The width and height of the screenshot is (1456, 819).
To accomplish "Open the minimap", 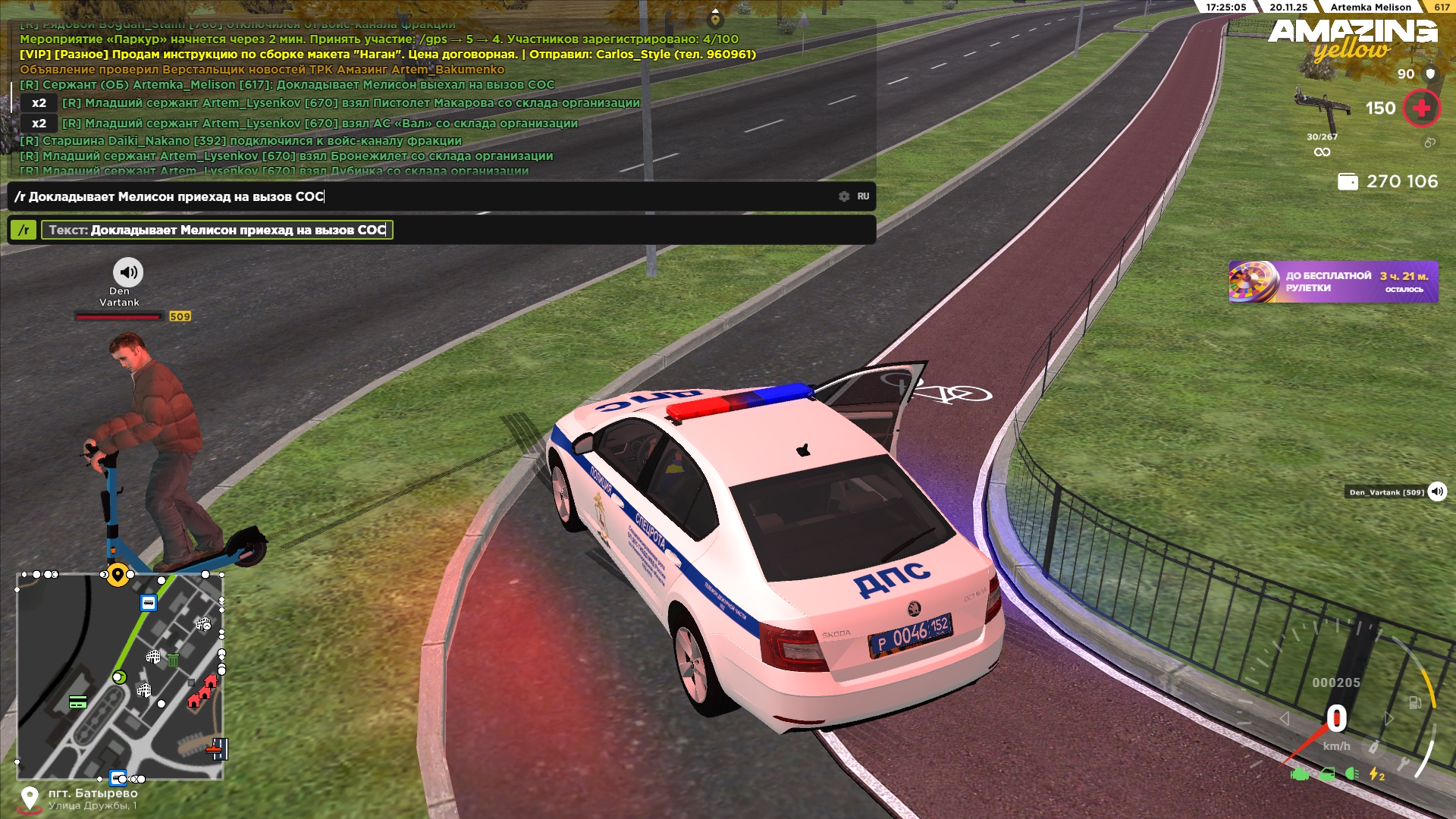I will click(x=120, y=676).
